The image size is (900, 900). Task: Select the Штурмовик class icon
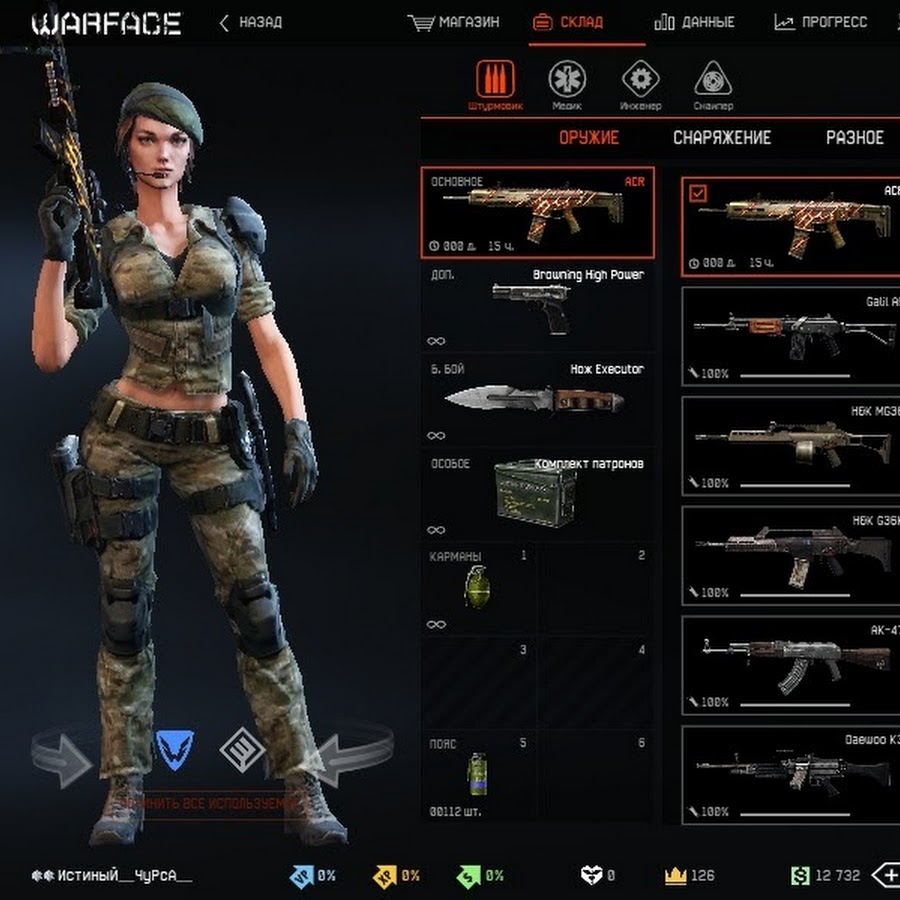[490, 81]
